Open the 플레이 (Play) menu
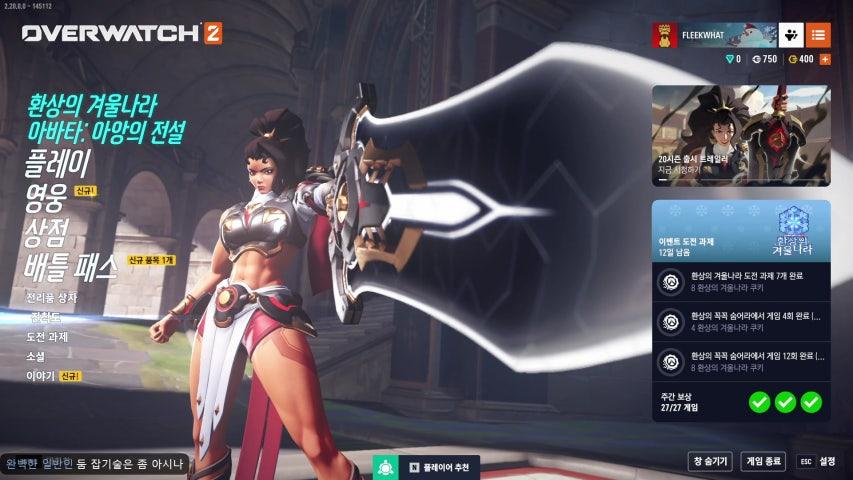The height and width of the screenshot is (480, 853). coord(58,163)
